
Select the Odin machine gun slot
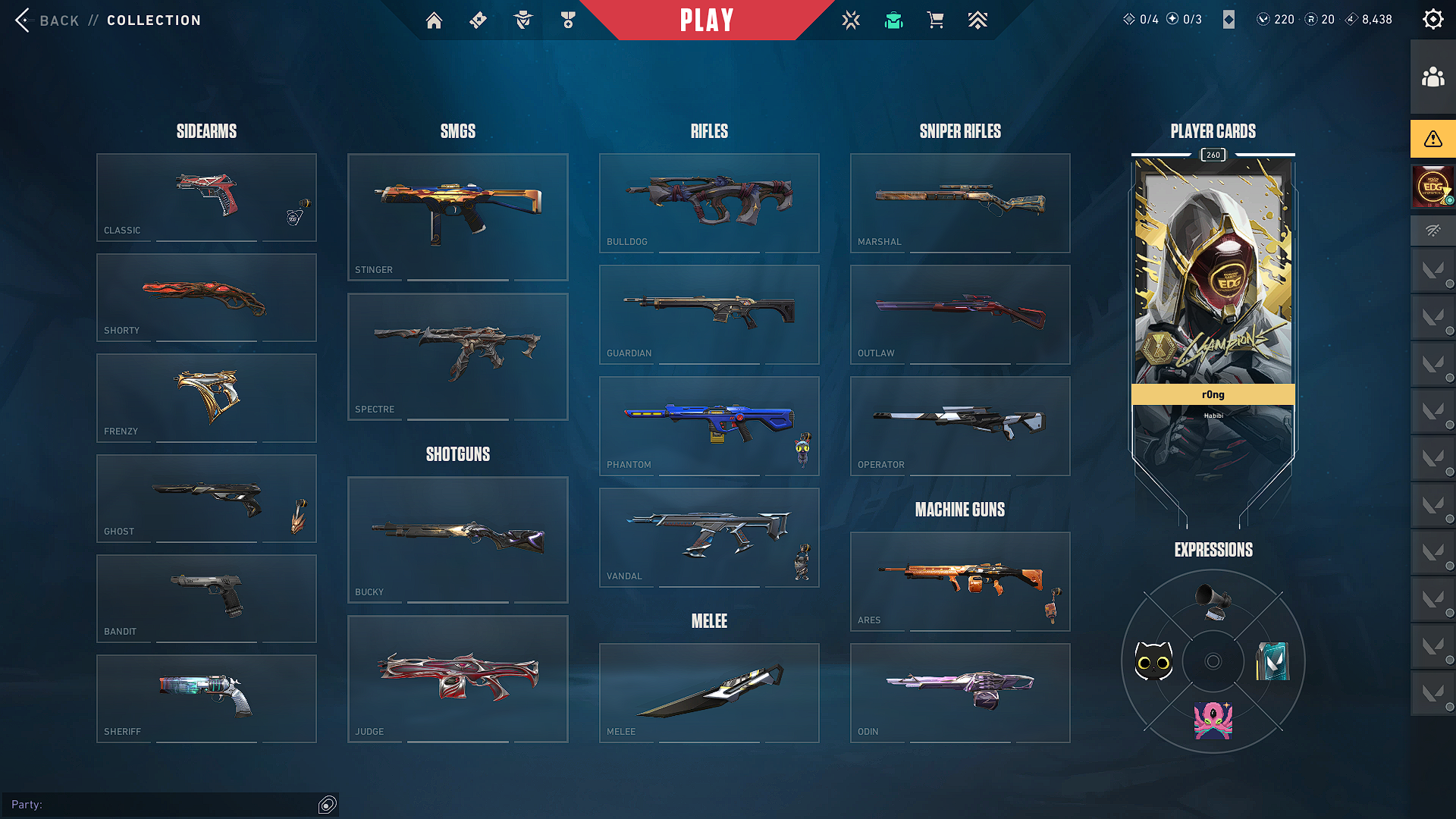click(960, 692)
